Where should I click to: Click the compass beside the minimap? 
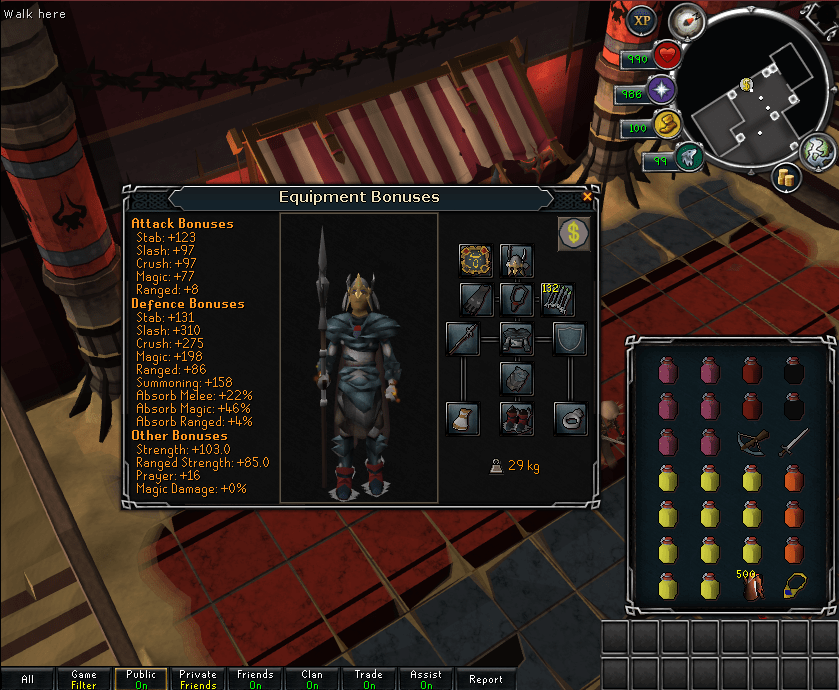coord(687,21)
